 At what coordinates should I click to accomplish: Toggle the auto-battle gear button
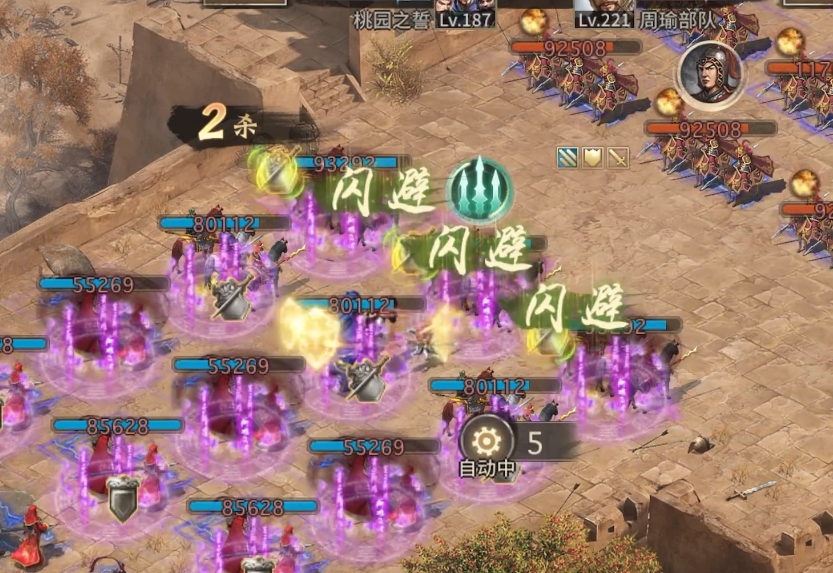pyautogui.click(x=486, y=441)
